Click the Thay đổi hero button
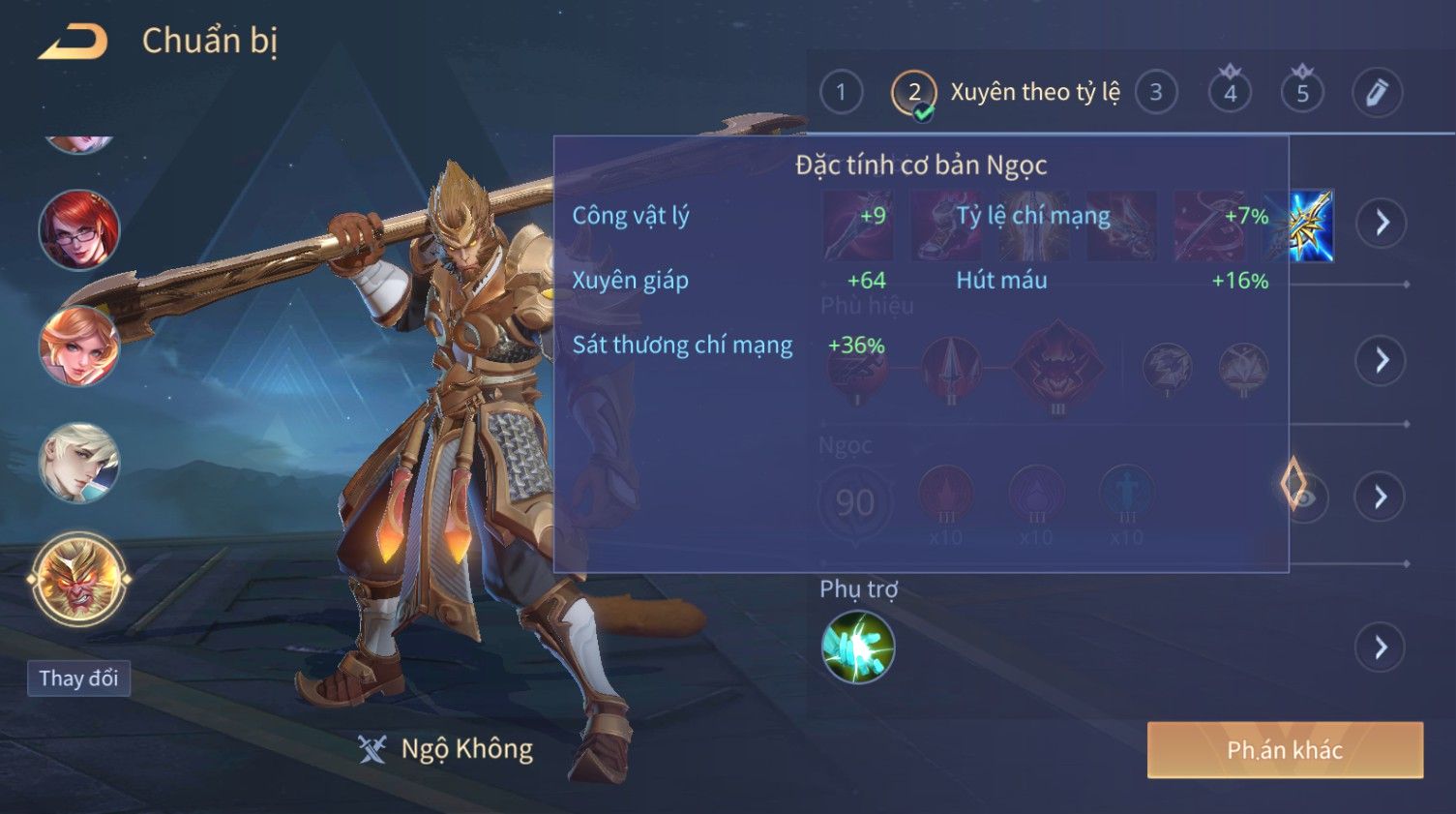Screen dimensions: 1456x814 [x=78, y=678]
